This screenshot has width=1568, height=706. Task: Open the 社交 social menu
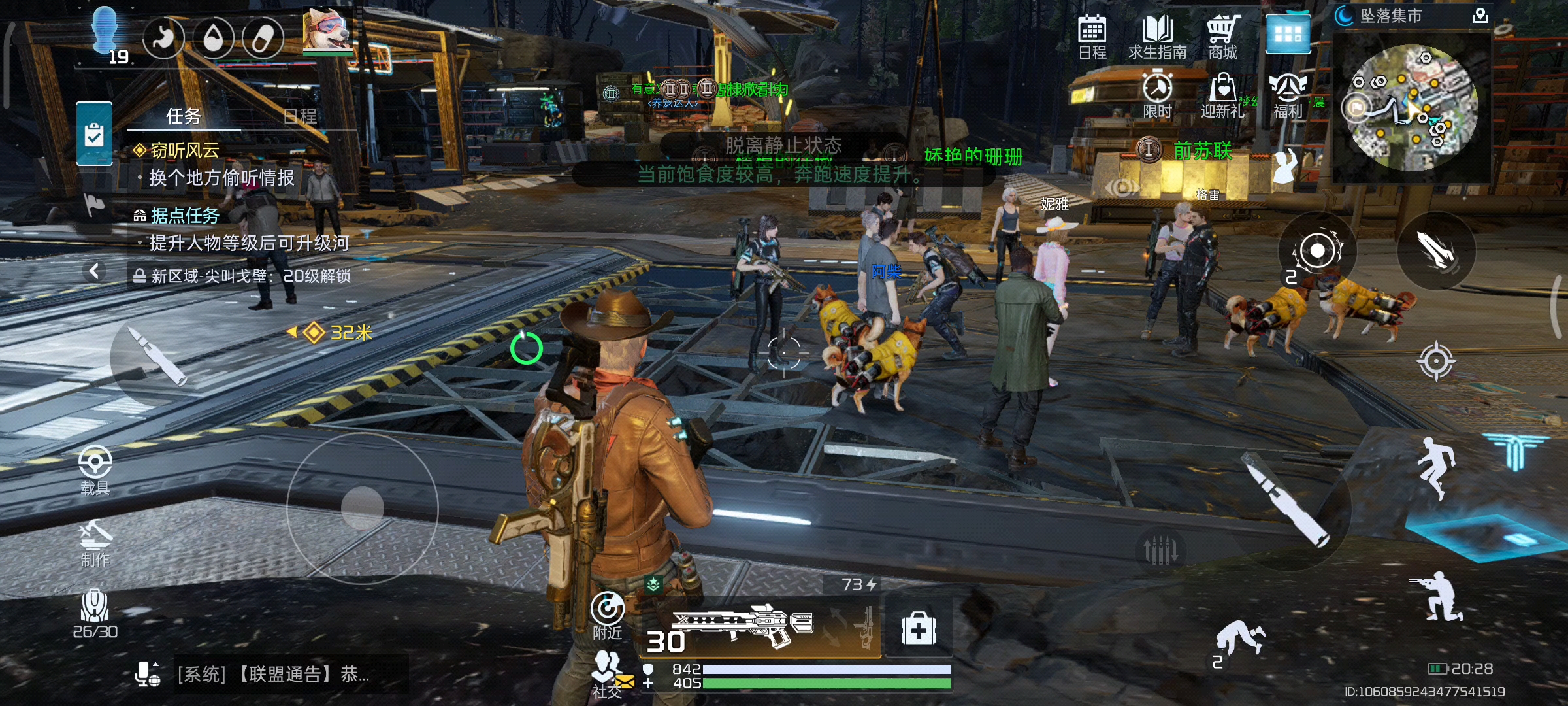point(608,673)
